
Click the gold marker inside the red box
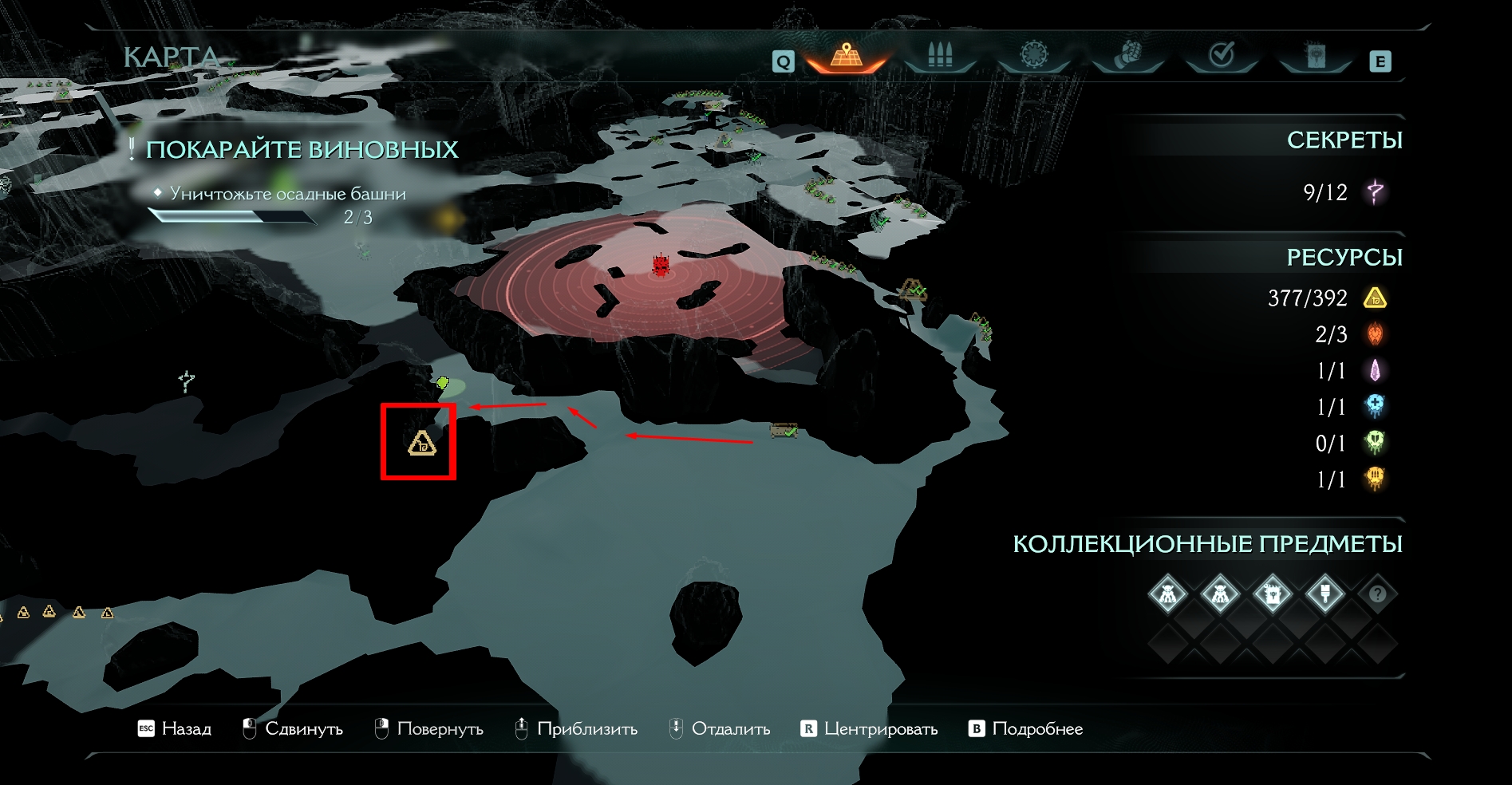[421, 443]
